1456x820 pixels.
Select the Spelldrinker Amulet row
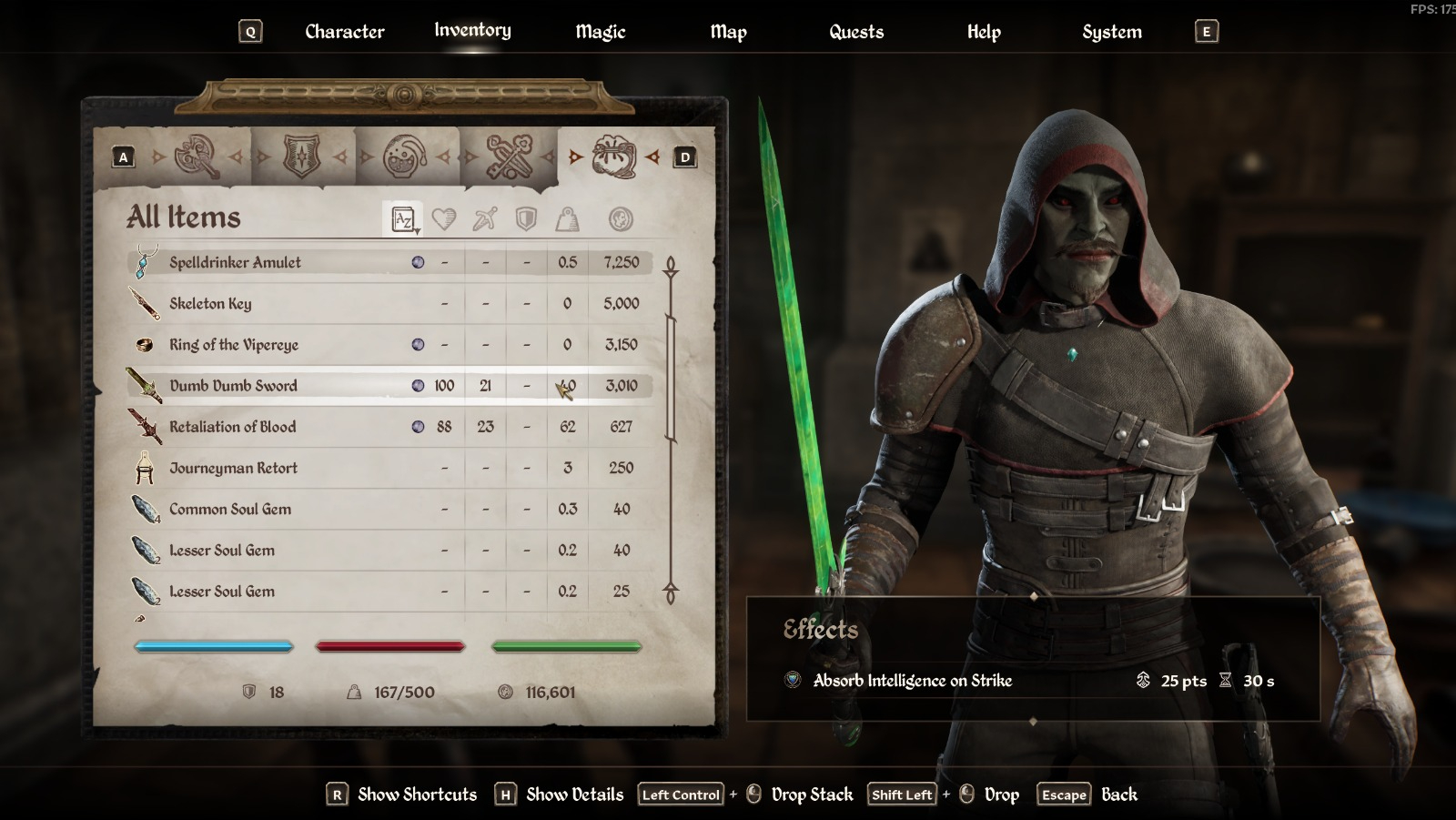(x=235, y=262)
